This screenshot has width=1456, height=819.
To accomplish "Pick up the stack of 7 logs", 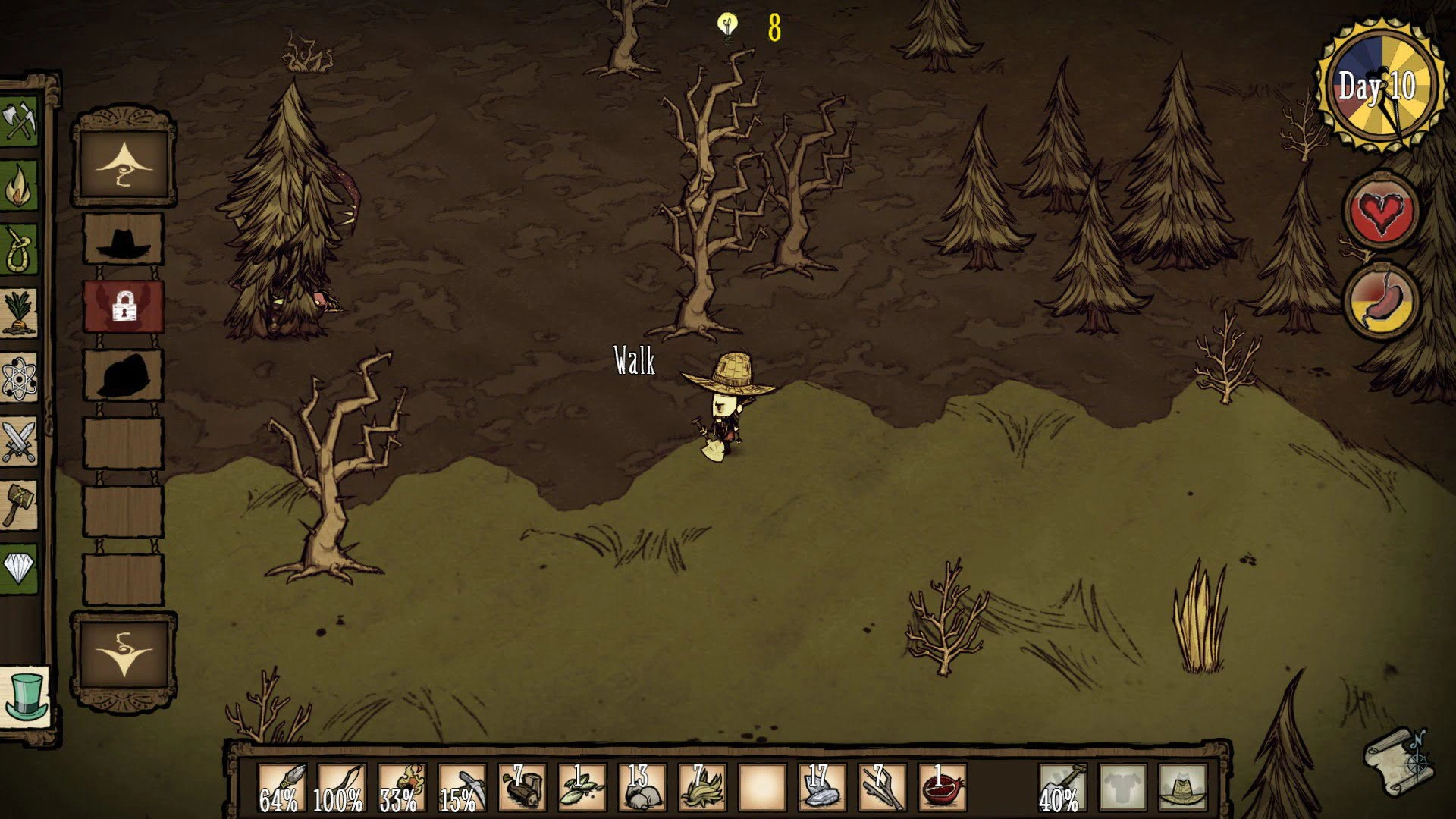I will [x=522, y=789].
